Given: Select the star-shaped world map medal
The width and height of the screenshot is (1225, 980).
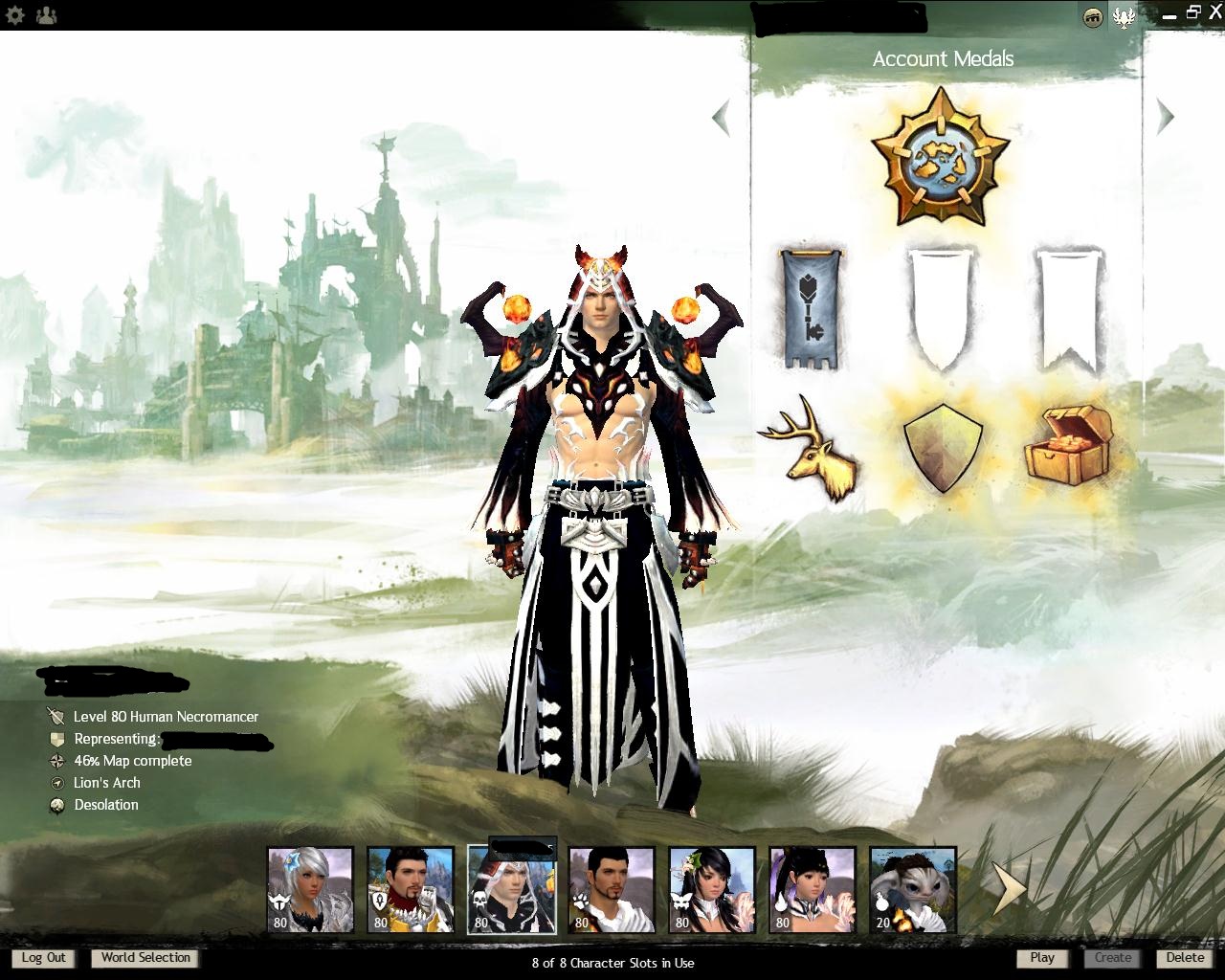Looking at the screenshot, I should (942, 156).
